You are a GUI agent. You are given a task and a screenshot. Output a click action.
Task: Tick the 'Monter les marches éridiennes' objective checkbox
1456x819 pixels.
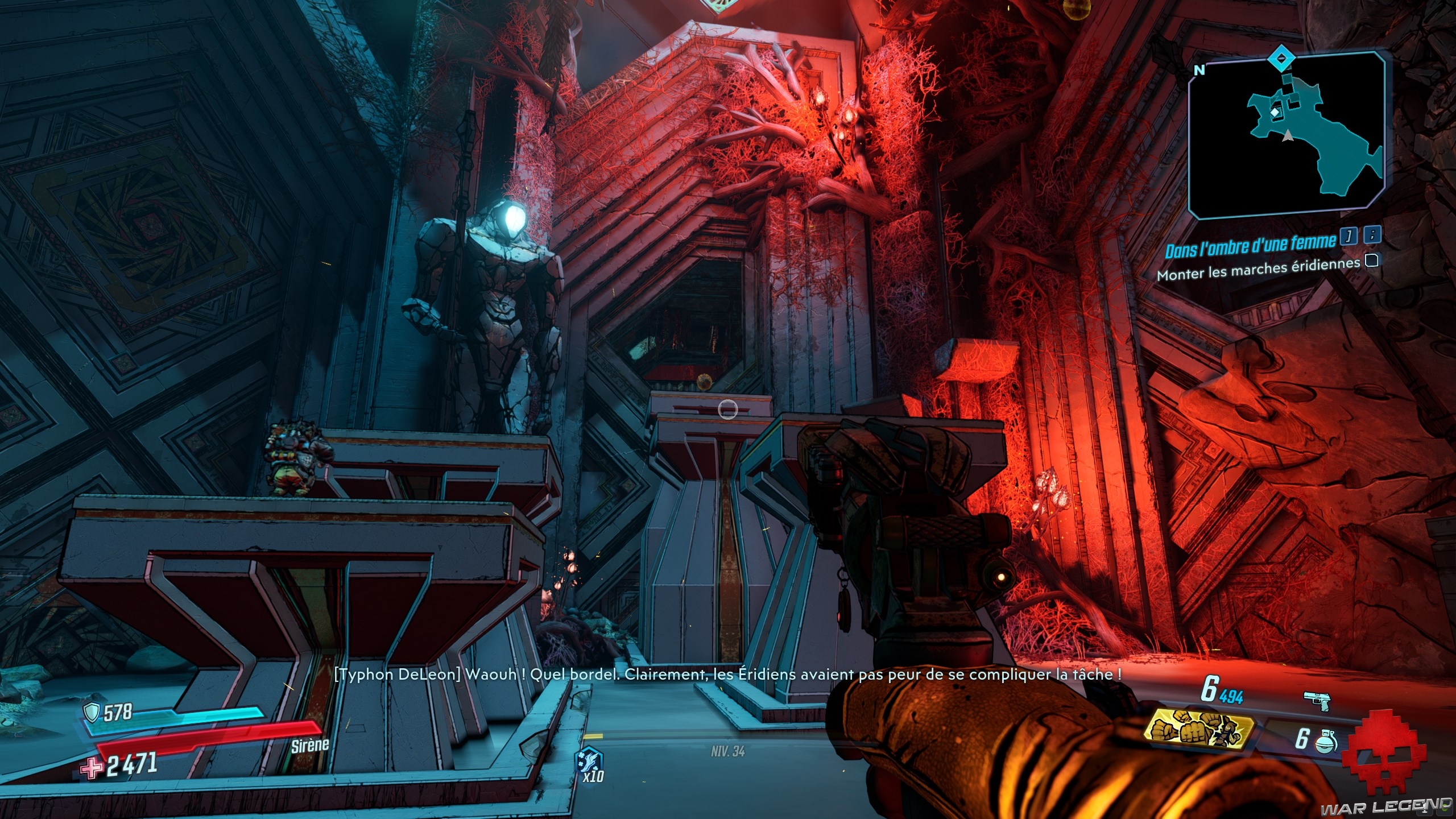(1372, 260)
